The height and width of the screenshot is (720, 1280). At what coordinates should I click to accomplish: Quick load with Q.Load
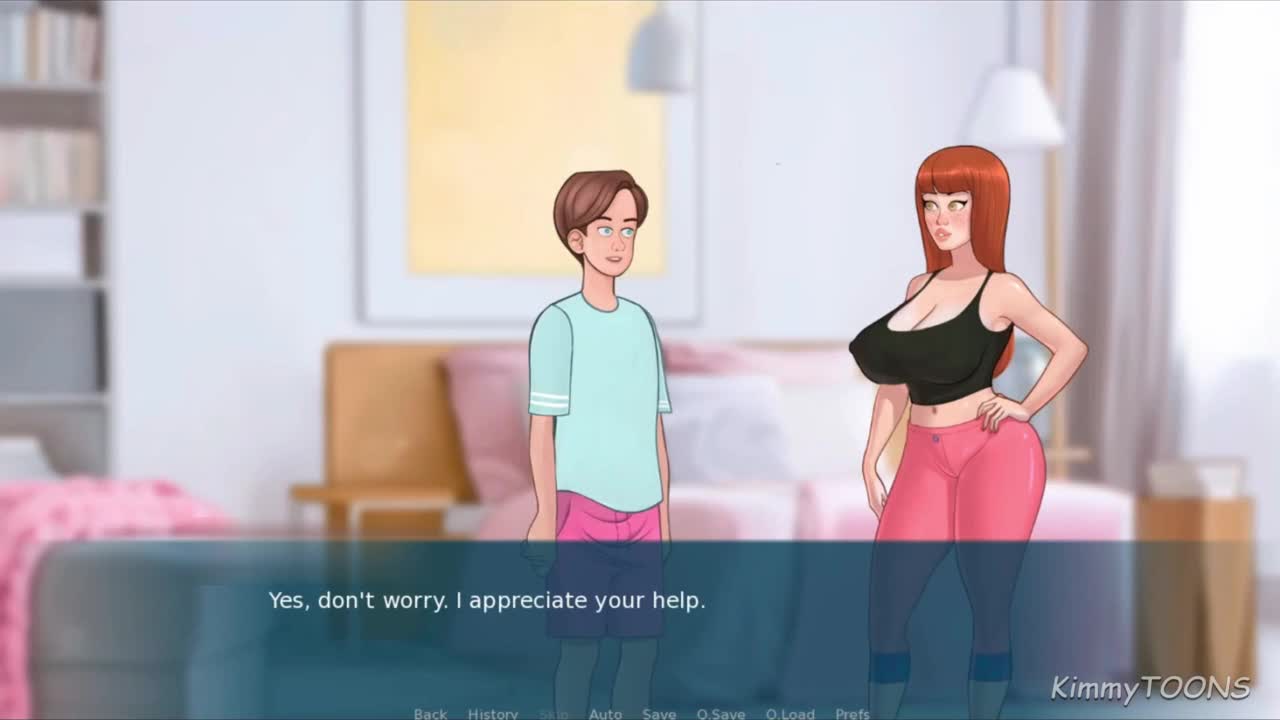click(790, 713)
